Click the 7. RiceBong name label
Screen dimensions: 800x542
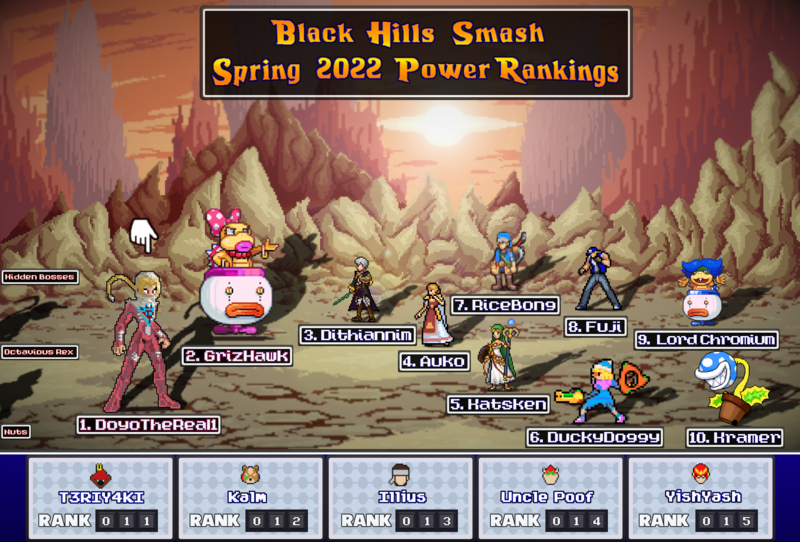click(505, 304)
